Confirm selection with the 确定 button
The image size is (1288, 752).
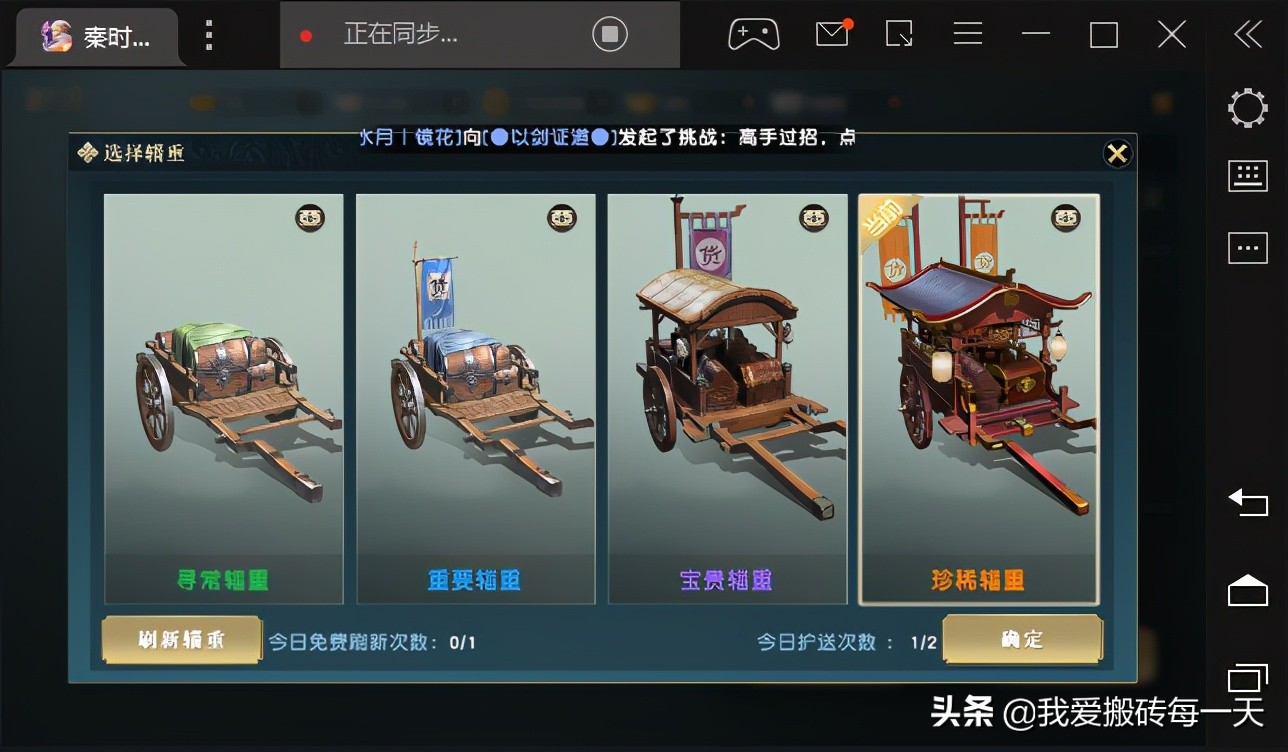1023,641
